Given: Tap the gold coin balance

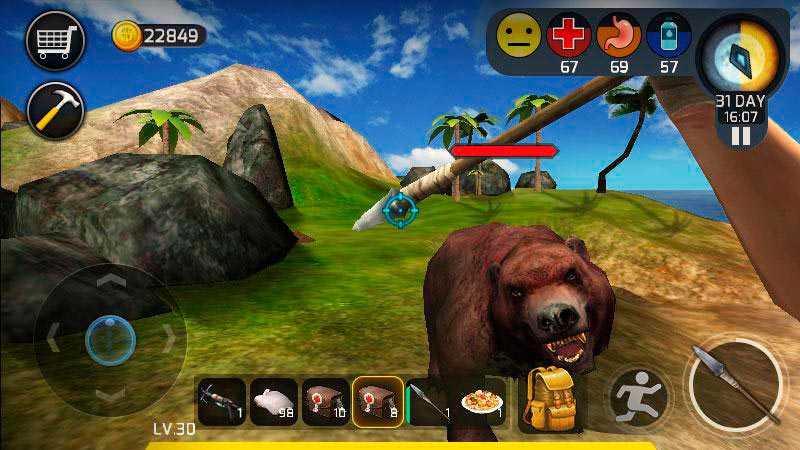Looking at the screenshot, I should 159,36.
